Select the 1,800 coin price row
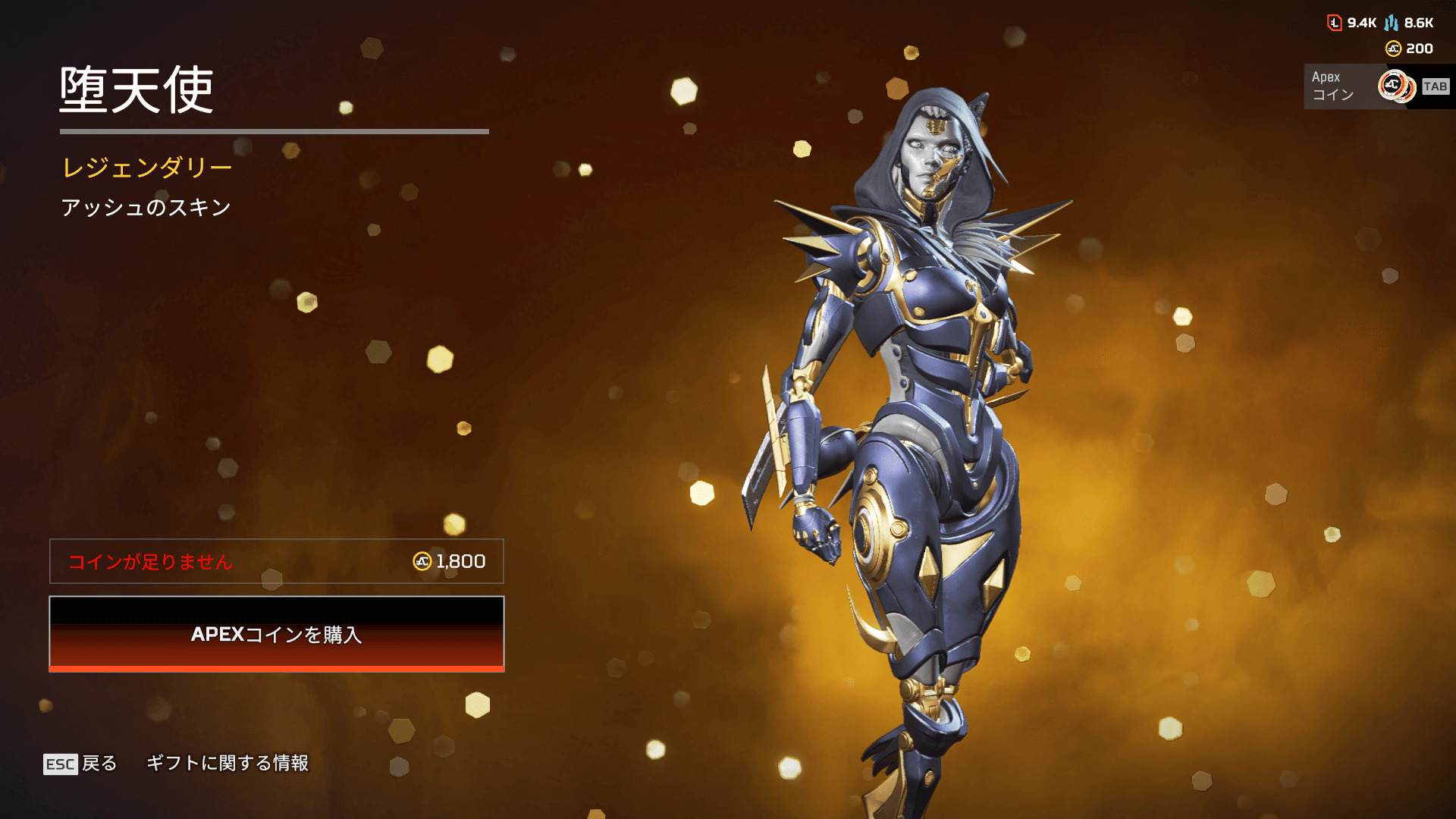 (x=277, y=561)
